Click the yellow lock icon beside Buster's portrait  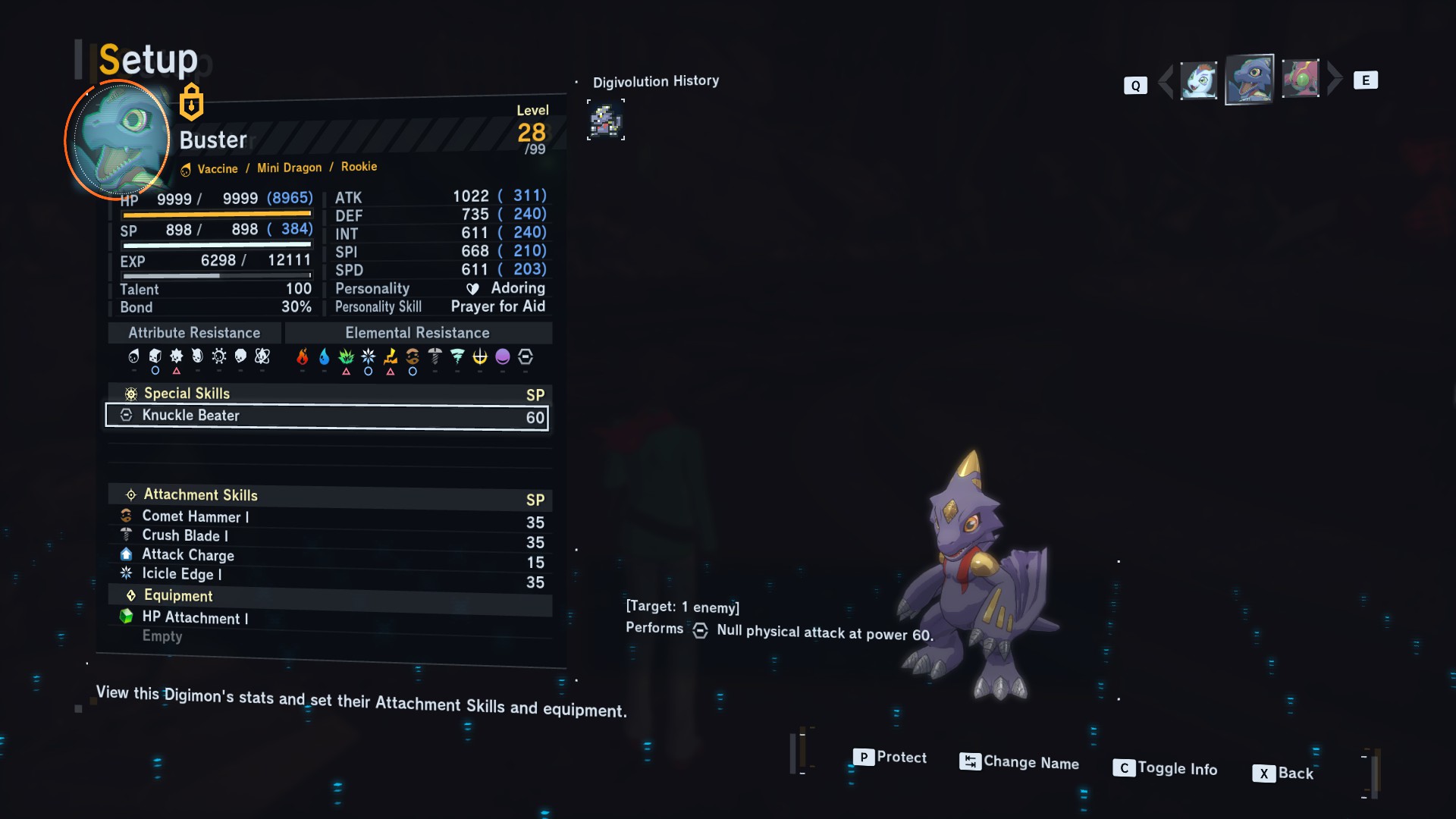coord(191,102)
